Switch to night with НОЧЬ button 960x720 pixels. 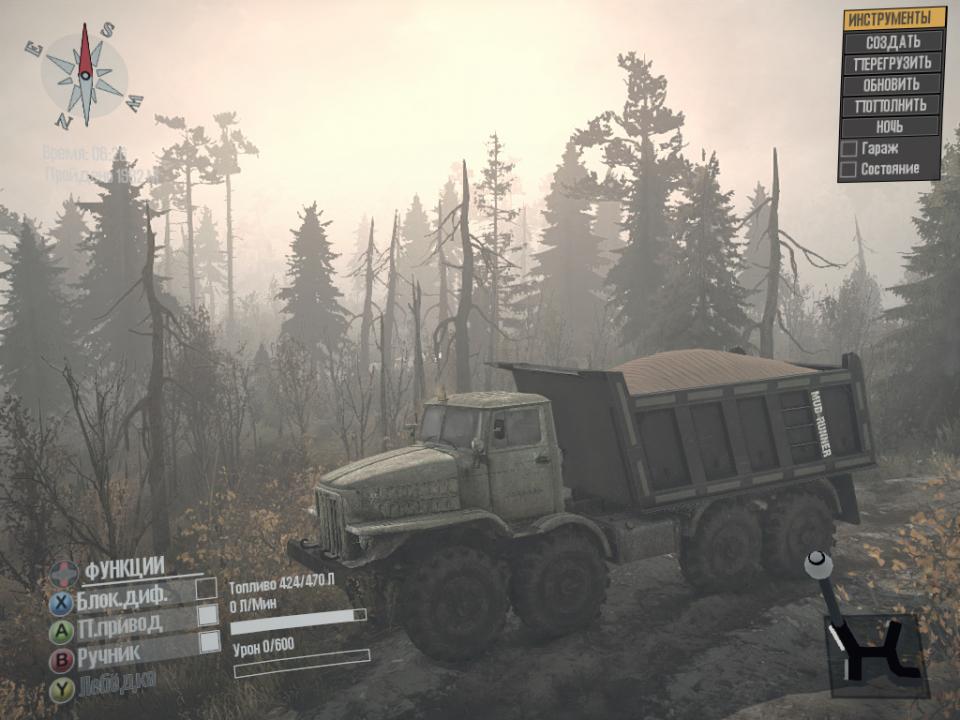pos(890,127)
